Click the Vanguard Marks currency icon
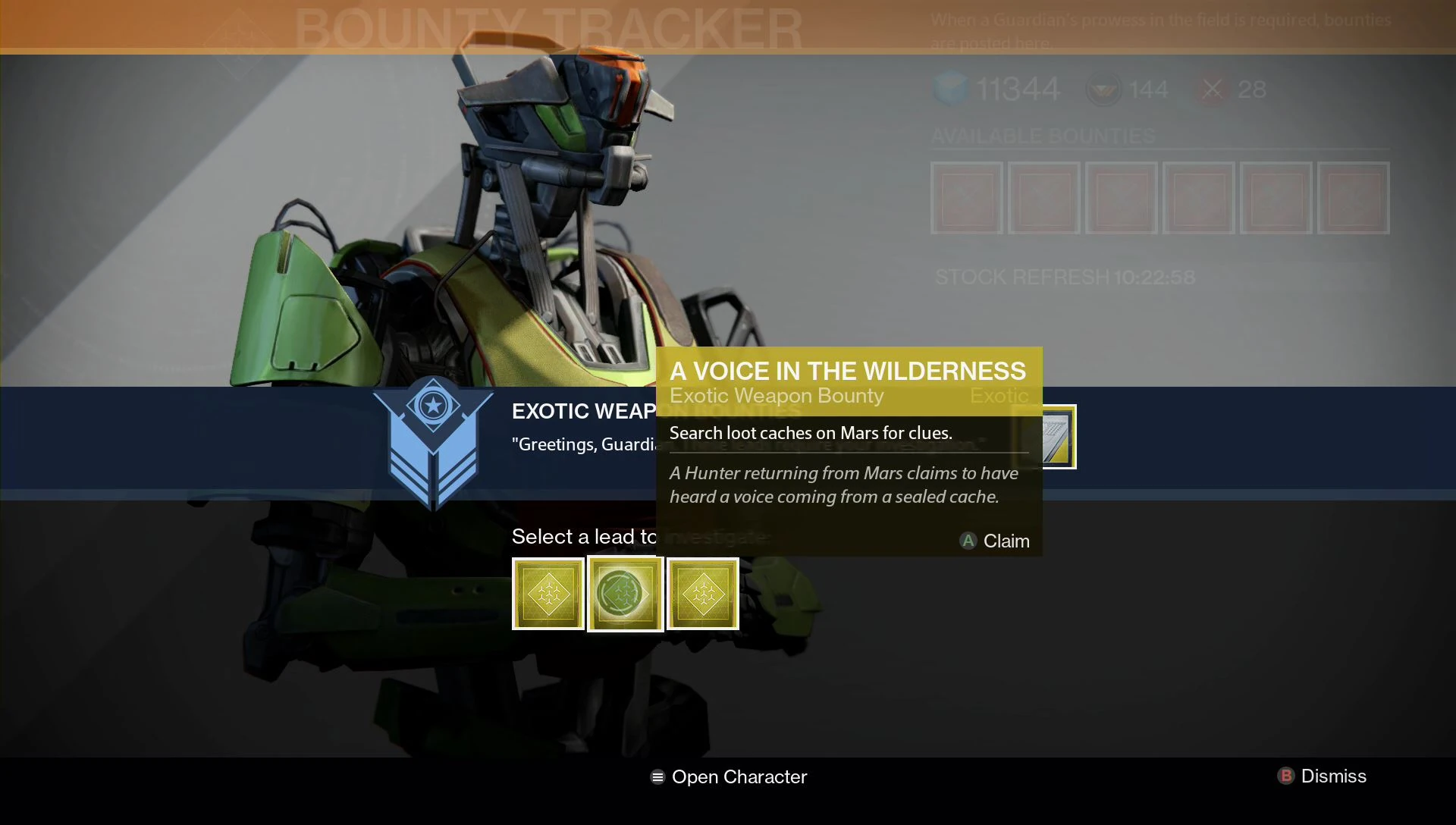 1104,89
